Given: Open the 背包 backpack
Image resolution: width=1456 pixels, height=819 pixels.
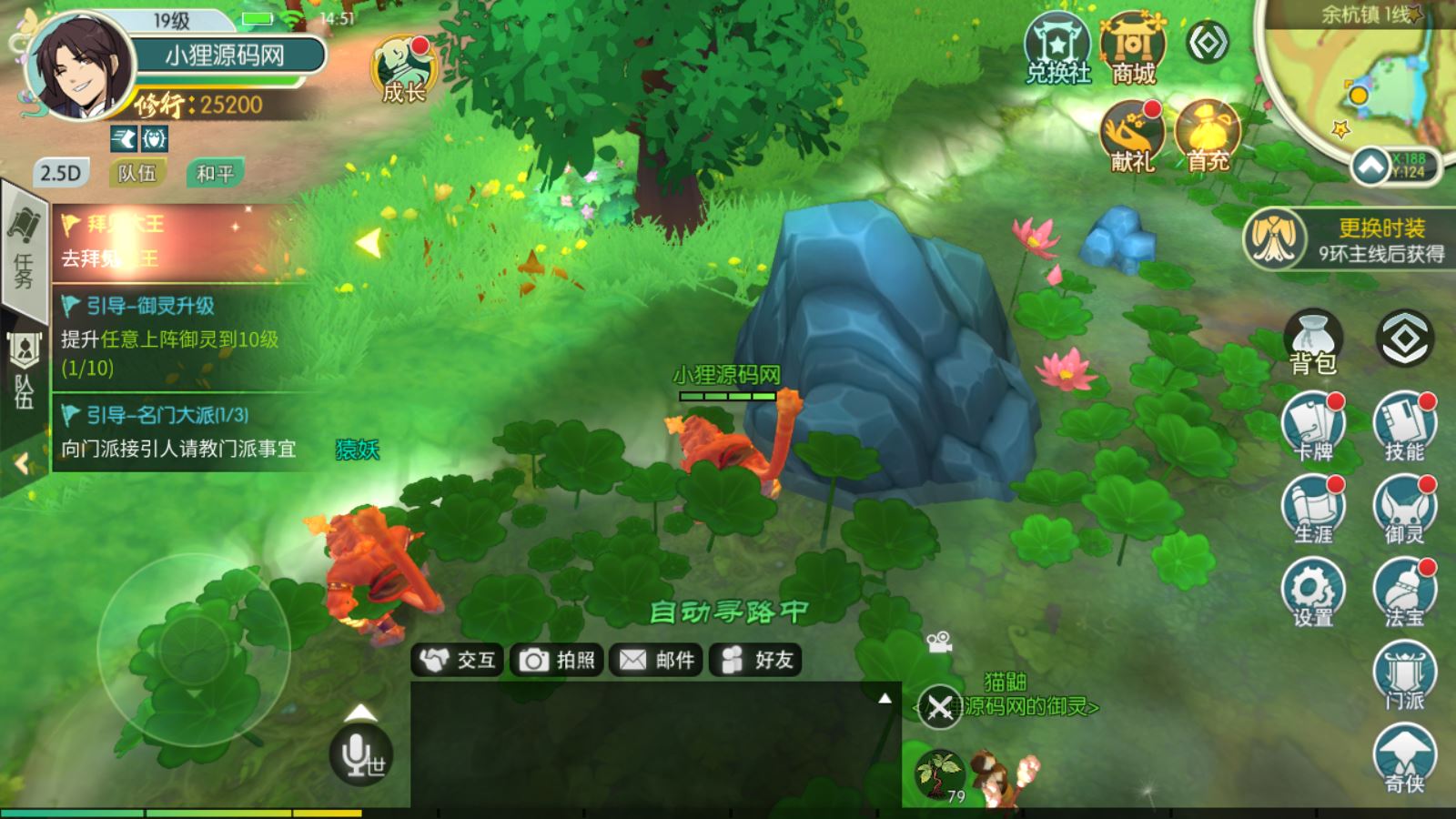Looking at the screenshot, I should coord(1313,341).
